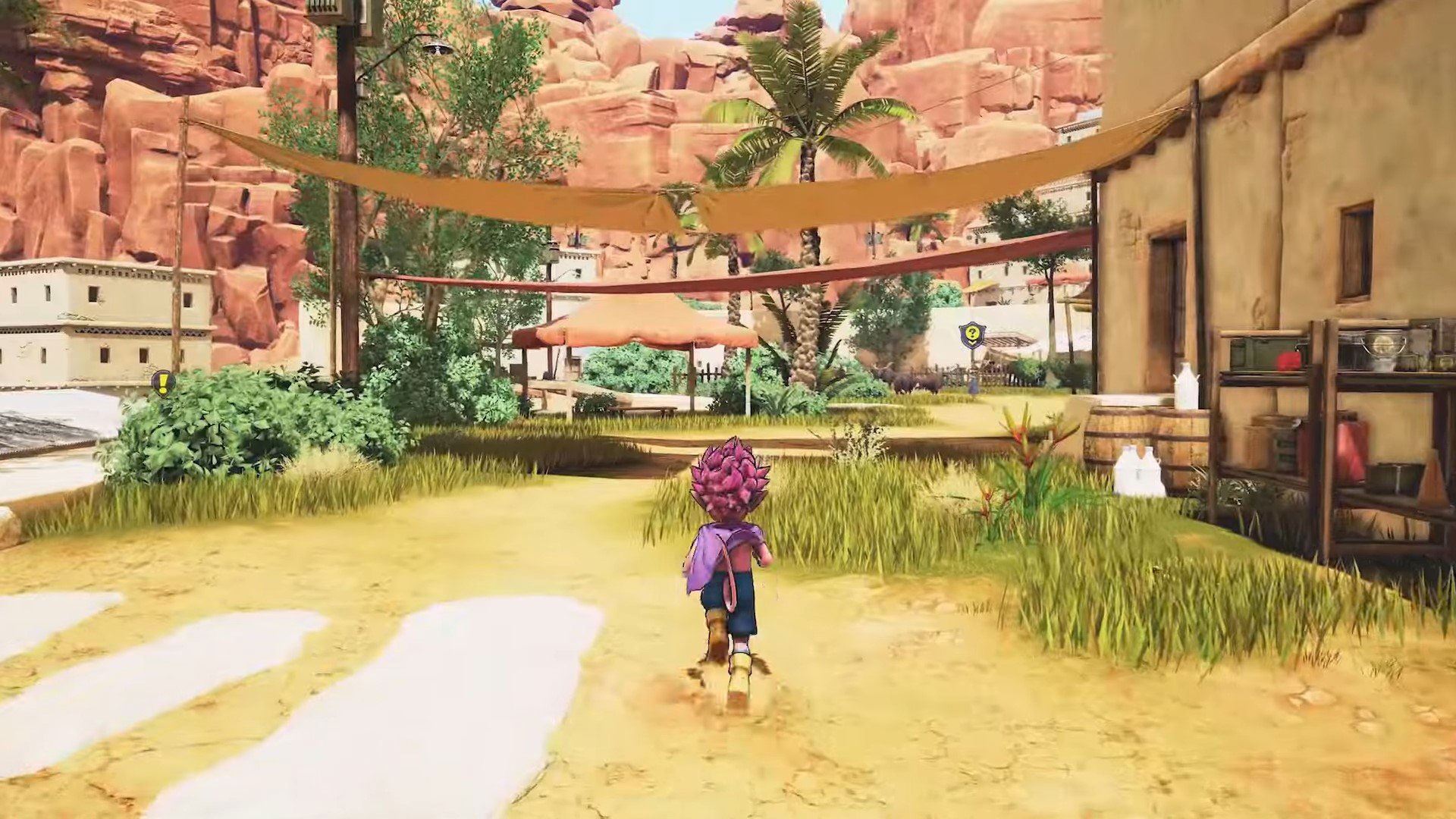Select the shield question mark marker
This screenshot has height=819, width=1456.
pyautogui.click(x=971, y=334)
